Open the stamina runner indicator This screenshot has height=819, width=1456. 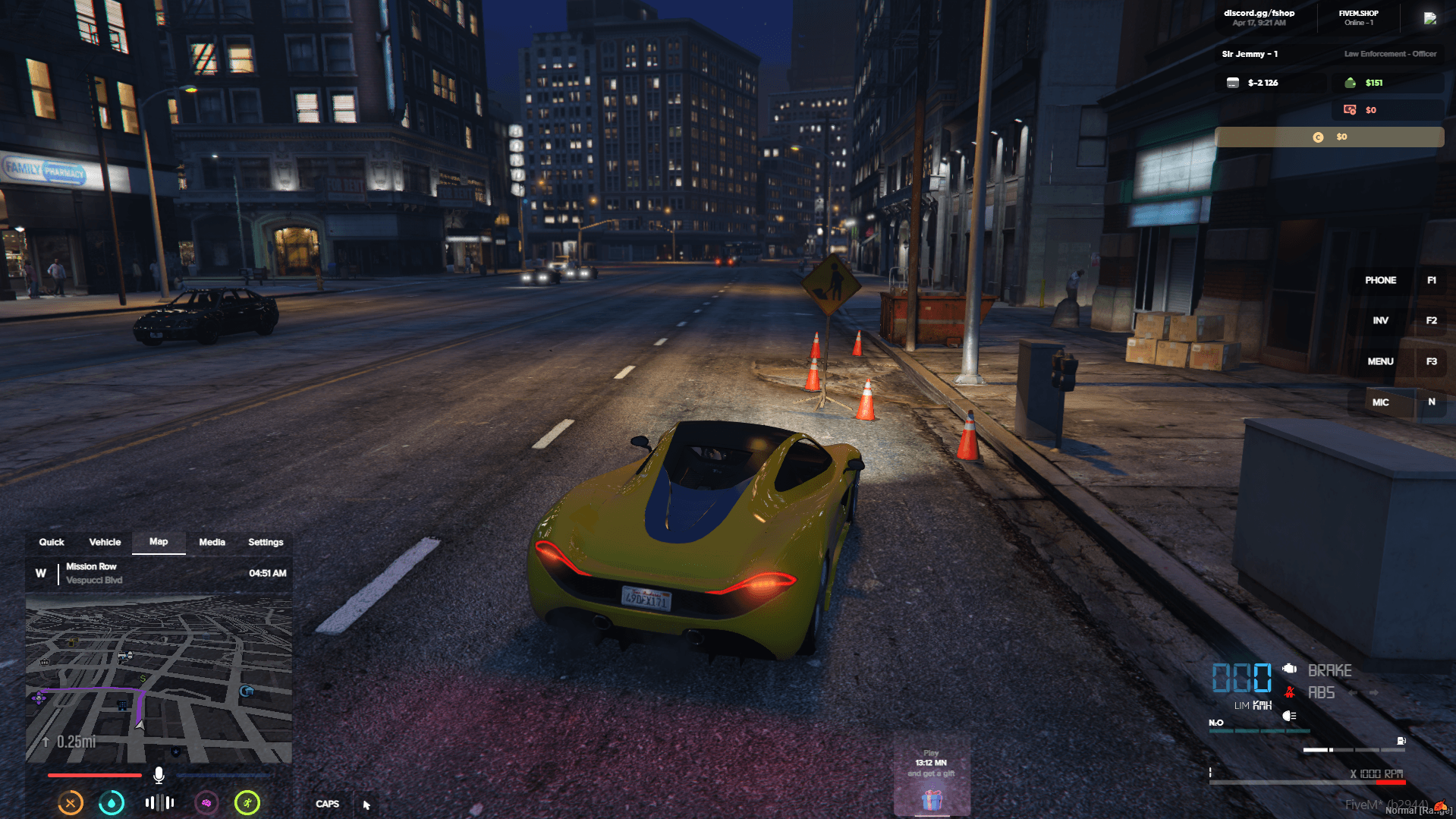[247, 802]
